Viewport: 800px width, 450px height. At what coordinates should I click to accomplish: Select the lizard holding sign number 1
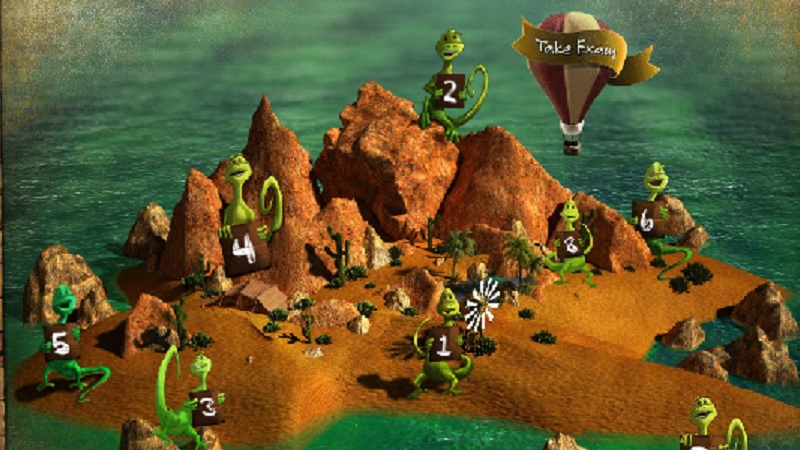444,346
